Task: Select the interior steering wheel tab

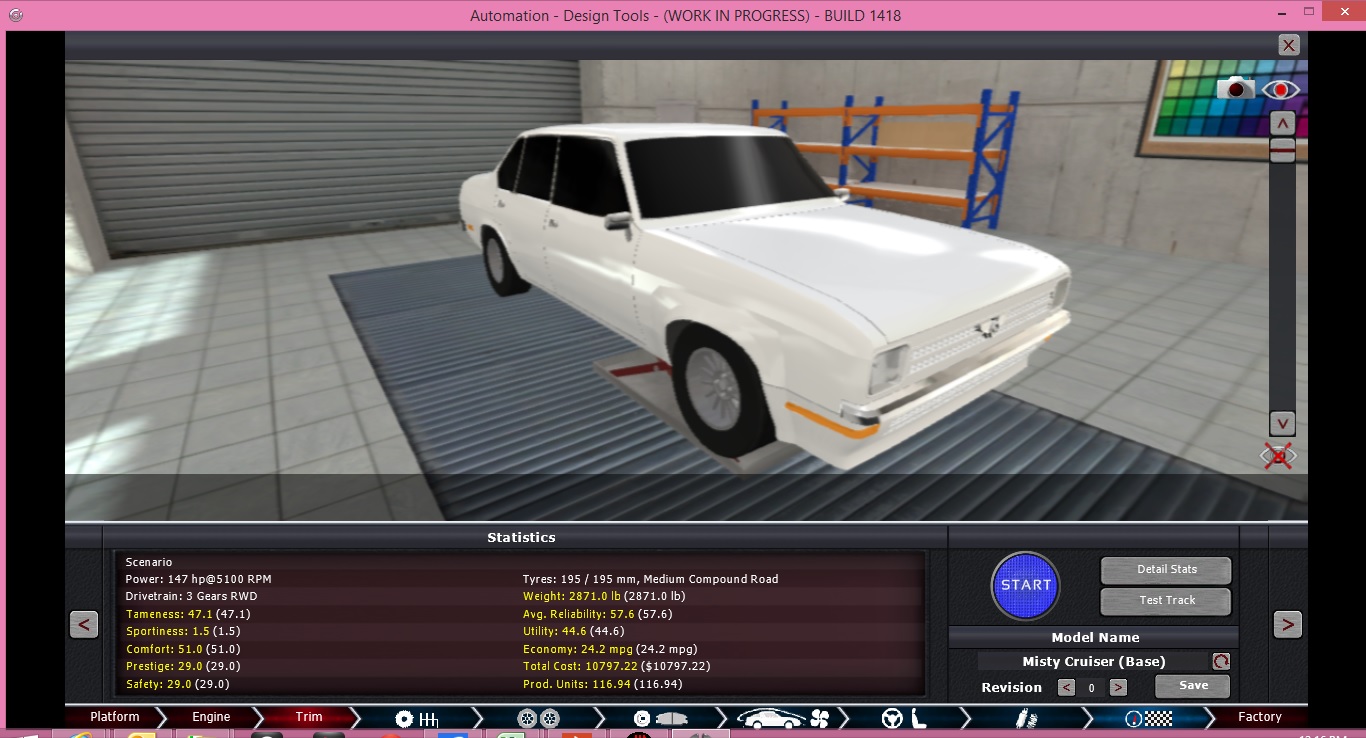Action: (892, 716)
